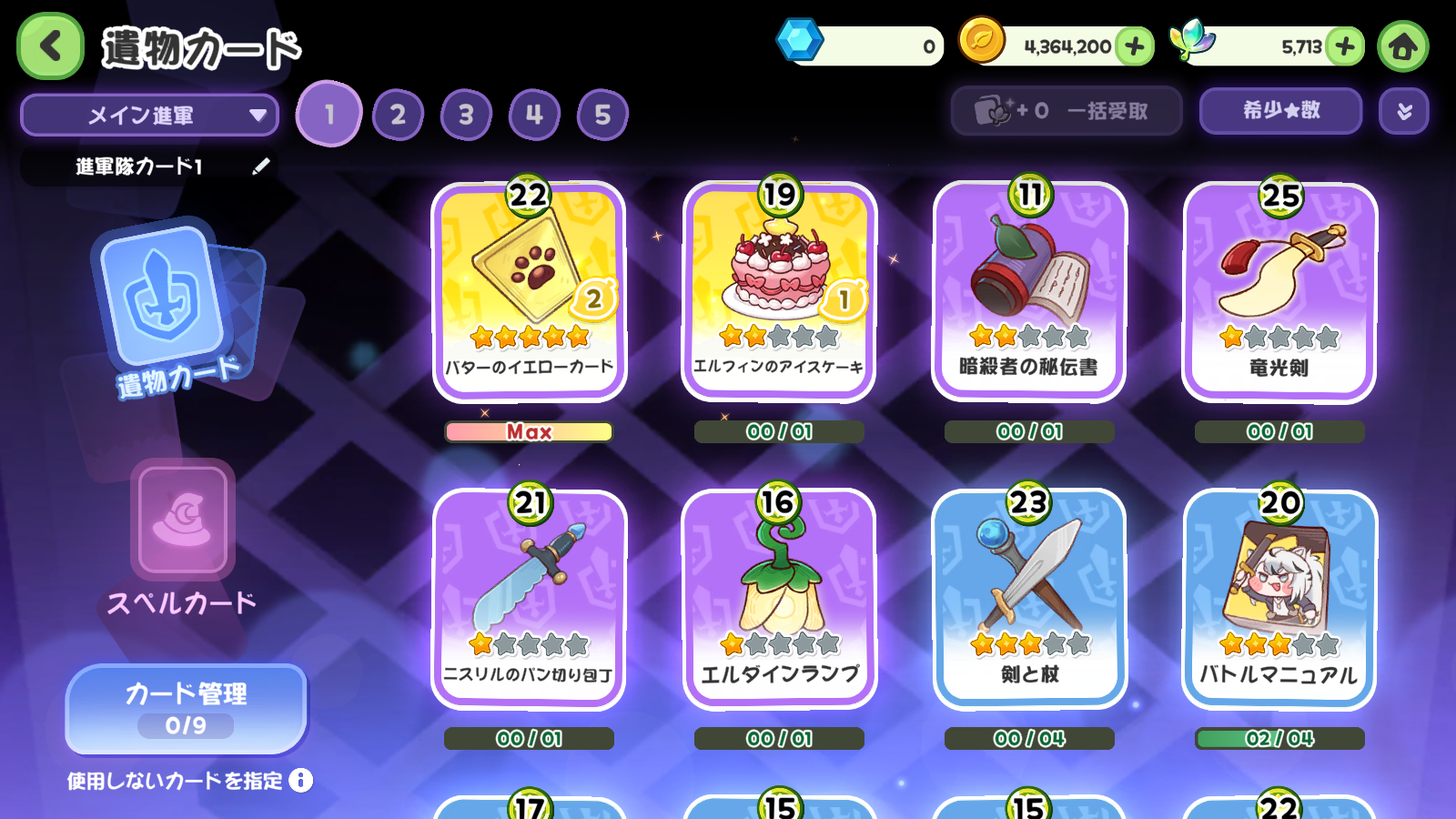Viewport: 1456px width, 819px height.
Task: Go back with the green arrow button
Action: pyautogui.click(x=51, y=45)
